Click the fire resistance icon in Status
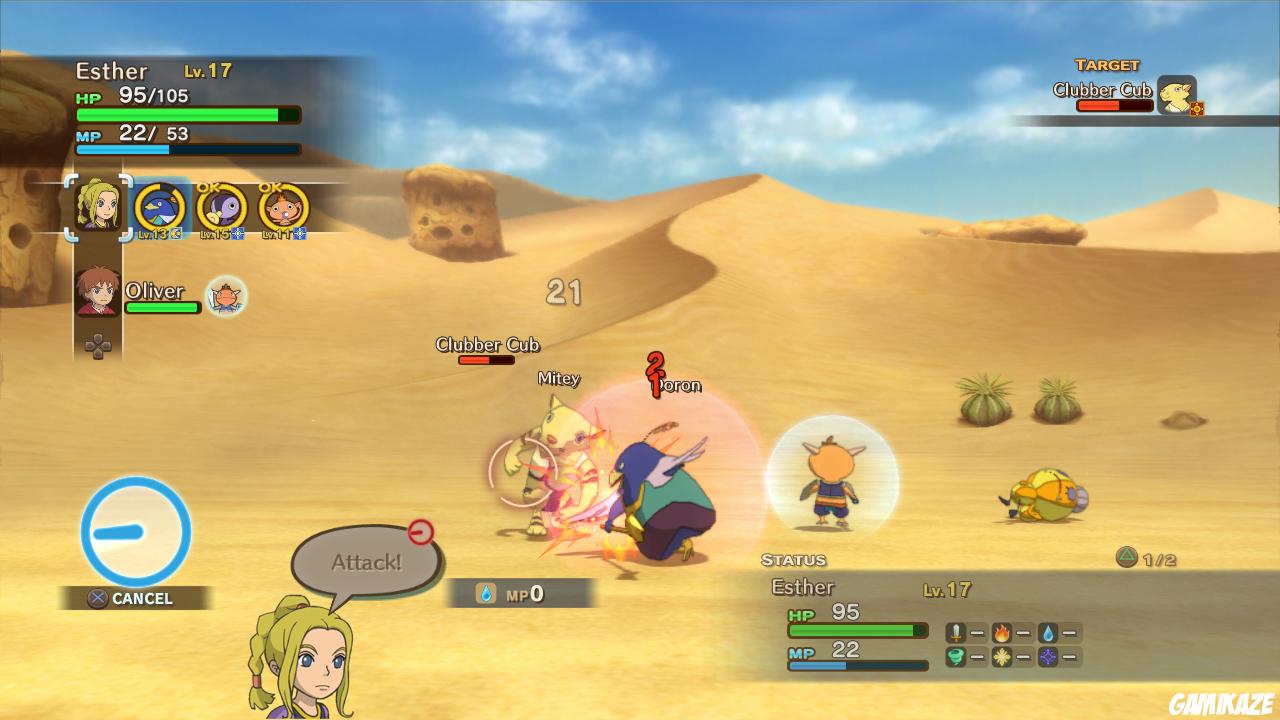The width and height of the screenshot is (1280, 720). (x=1001, y=631)
